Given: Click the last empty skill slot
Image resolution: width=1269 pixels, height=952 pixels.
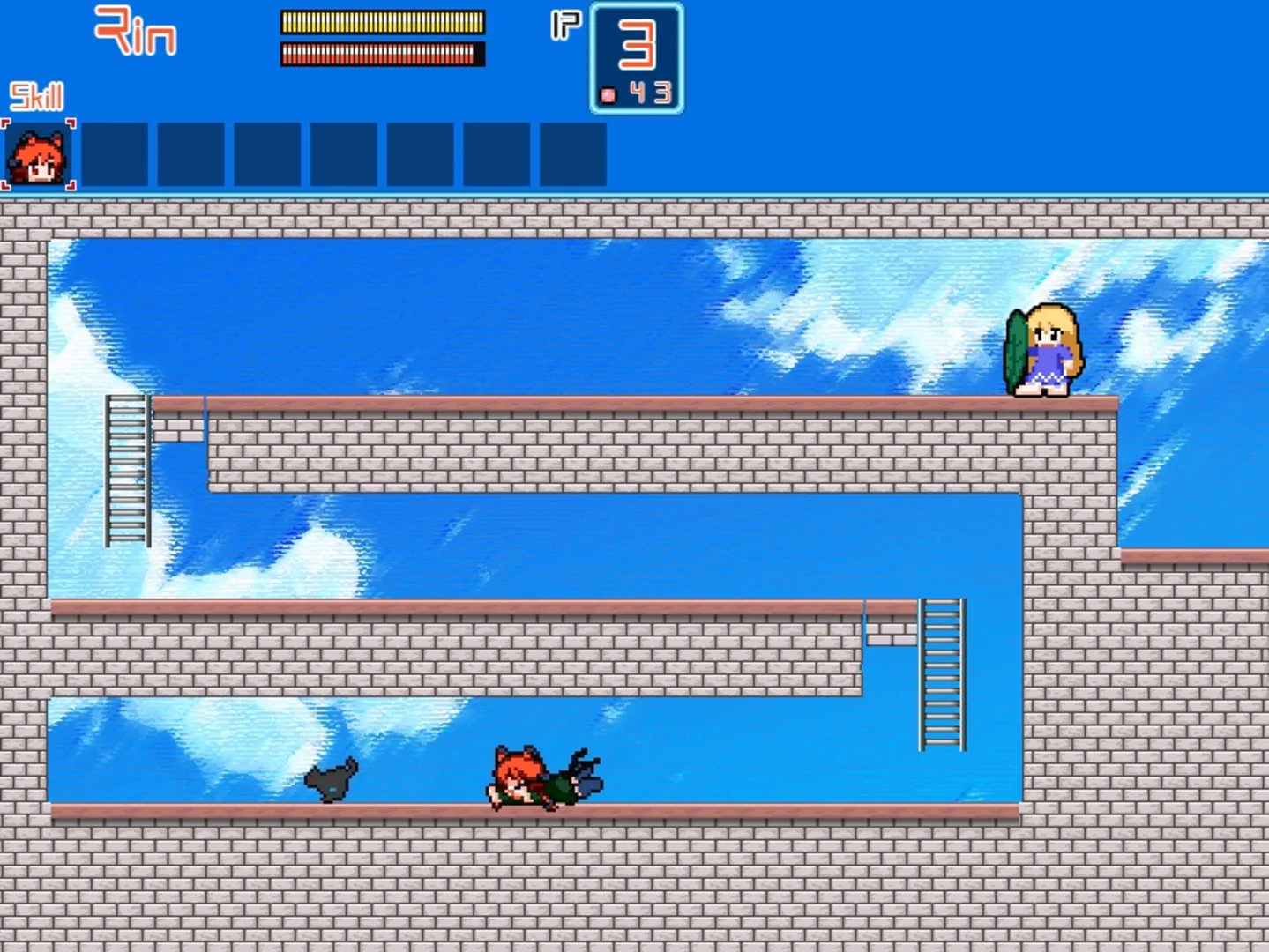Looking at the screenshot, I should point(573,155).
